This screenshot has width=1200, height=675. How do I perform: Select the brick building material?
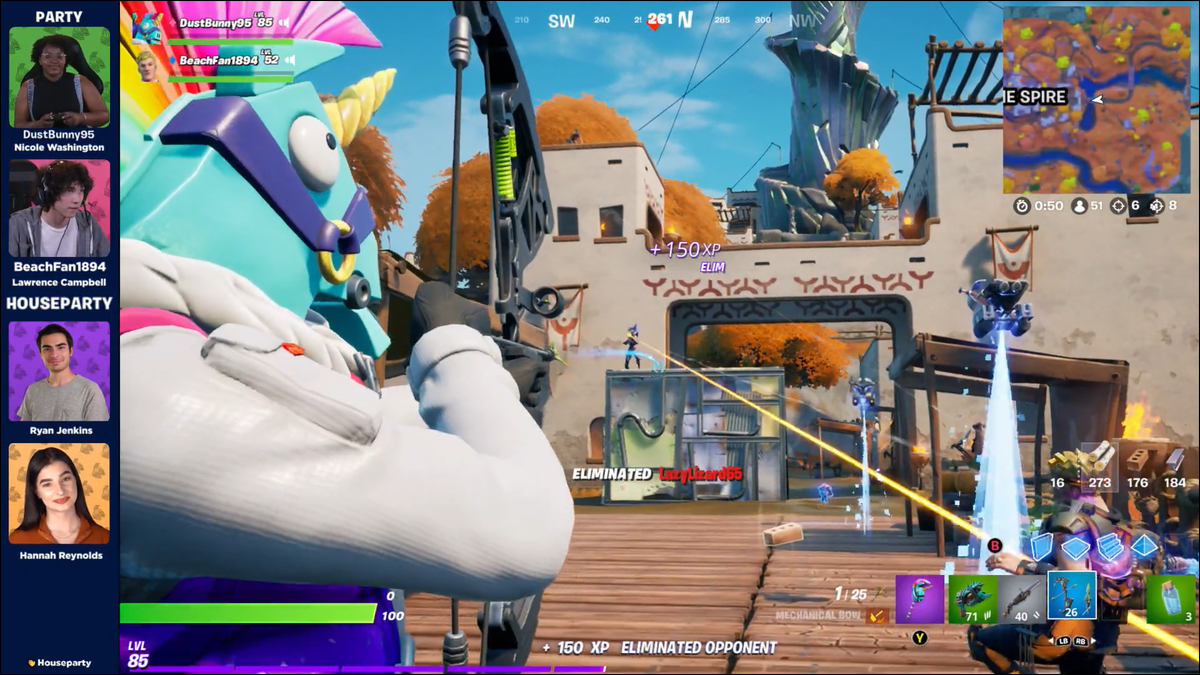click(1137, 460)
